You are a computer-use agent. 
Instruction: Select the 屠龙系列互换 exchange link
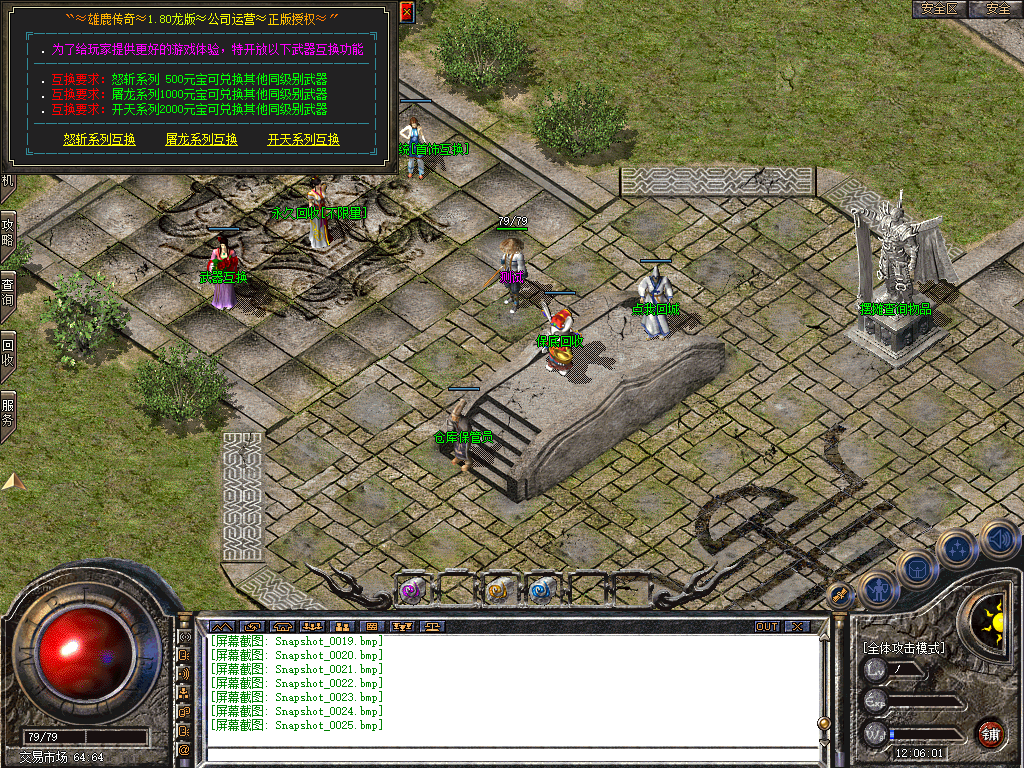pos(201,140)
